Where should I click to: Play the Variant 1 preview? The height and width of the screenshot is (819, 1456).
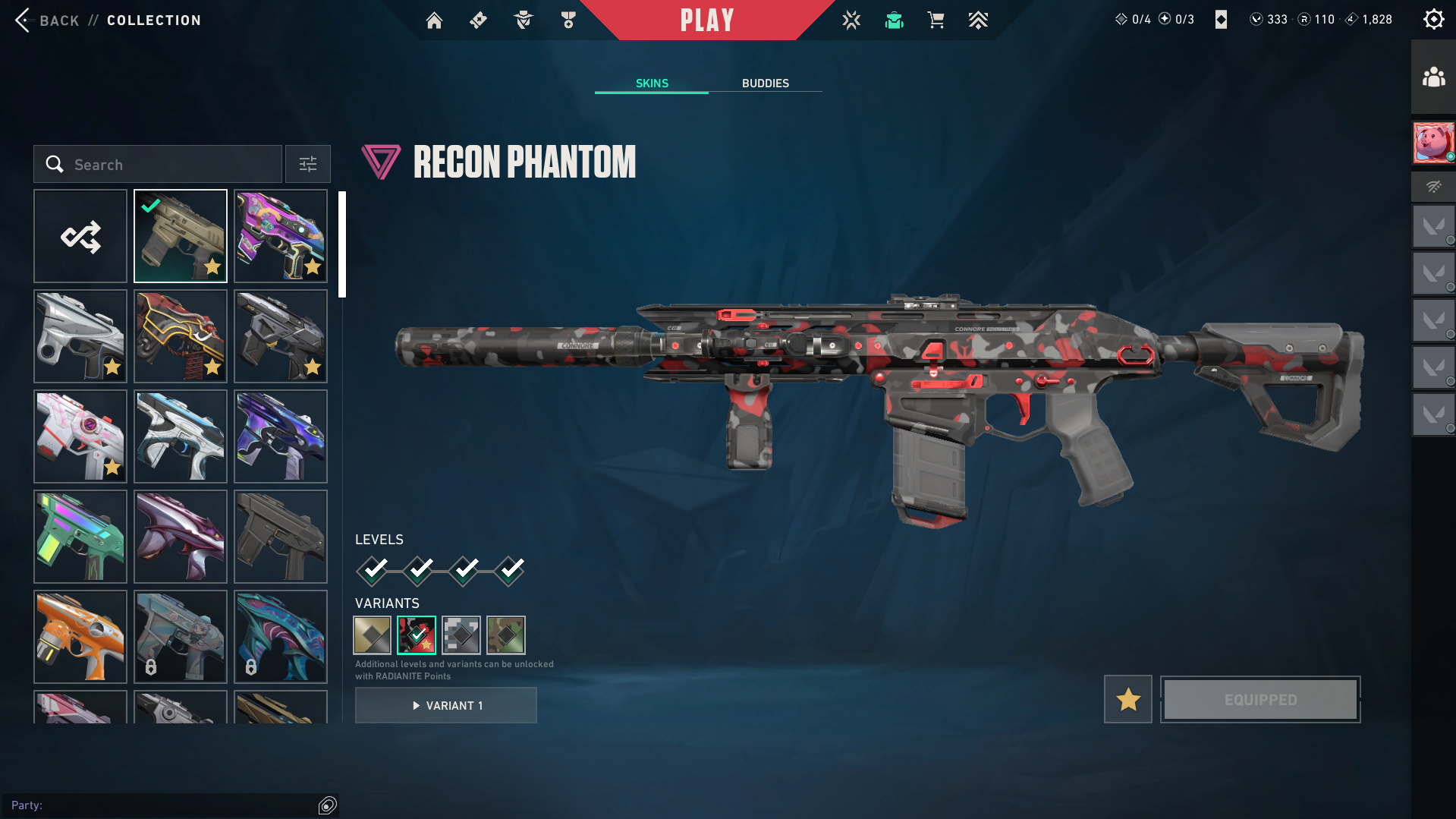(446, 706)
